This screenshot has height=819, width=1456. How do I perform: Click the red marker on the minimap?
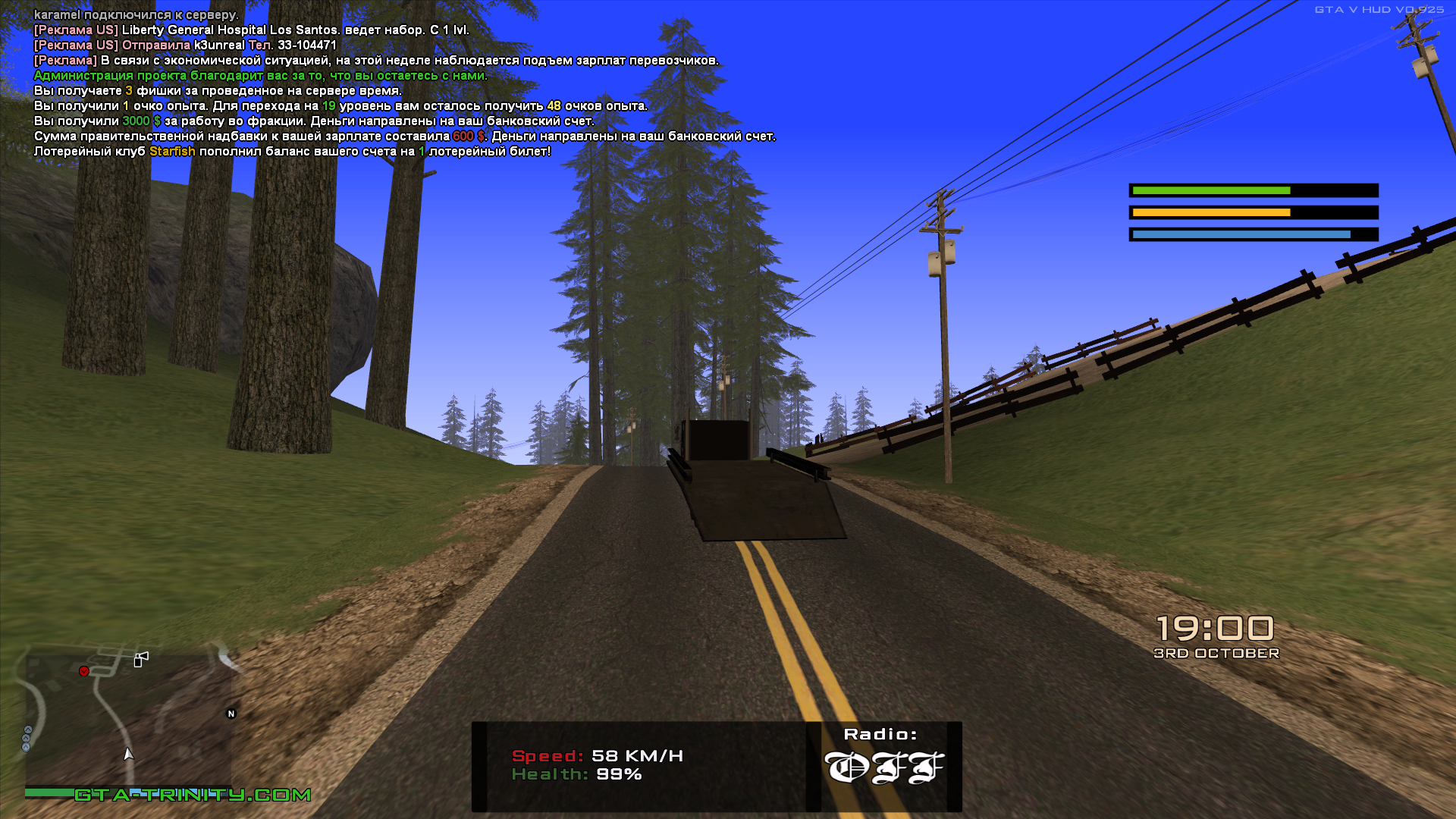coord(84,671)
